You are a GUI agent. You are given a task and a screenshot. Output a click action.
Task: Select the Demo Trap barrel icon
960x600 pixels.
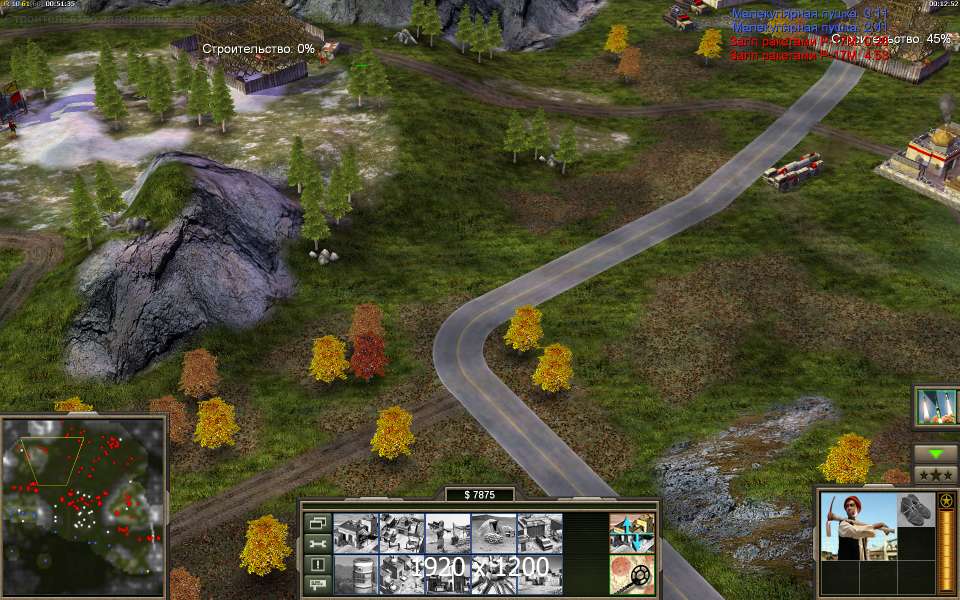coord(355,575)
